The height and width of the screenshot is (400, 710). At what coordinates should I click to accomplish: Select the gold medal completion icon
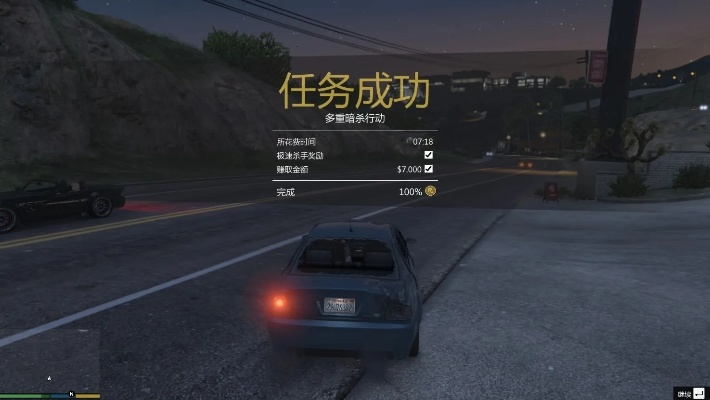[x=430, y=191]
